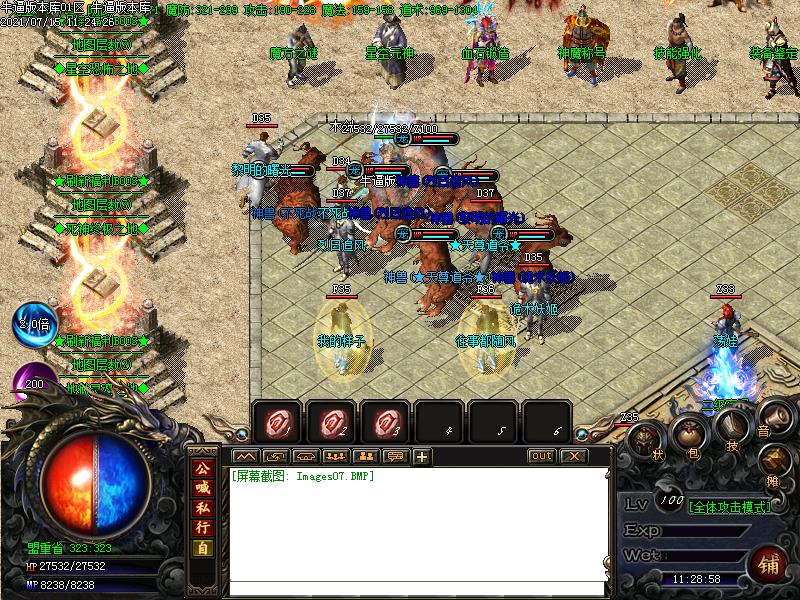Image resolution: width=800 pixels, height=600 pixels.
Task: Click the plus button on the chat toolbar
Action: [421, 457]
